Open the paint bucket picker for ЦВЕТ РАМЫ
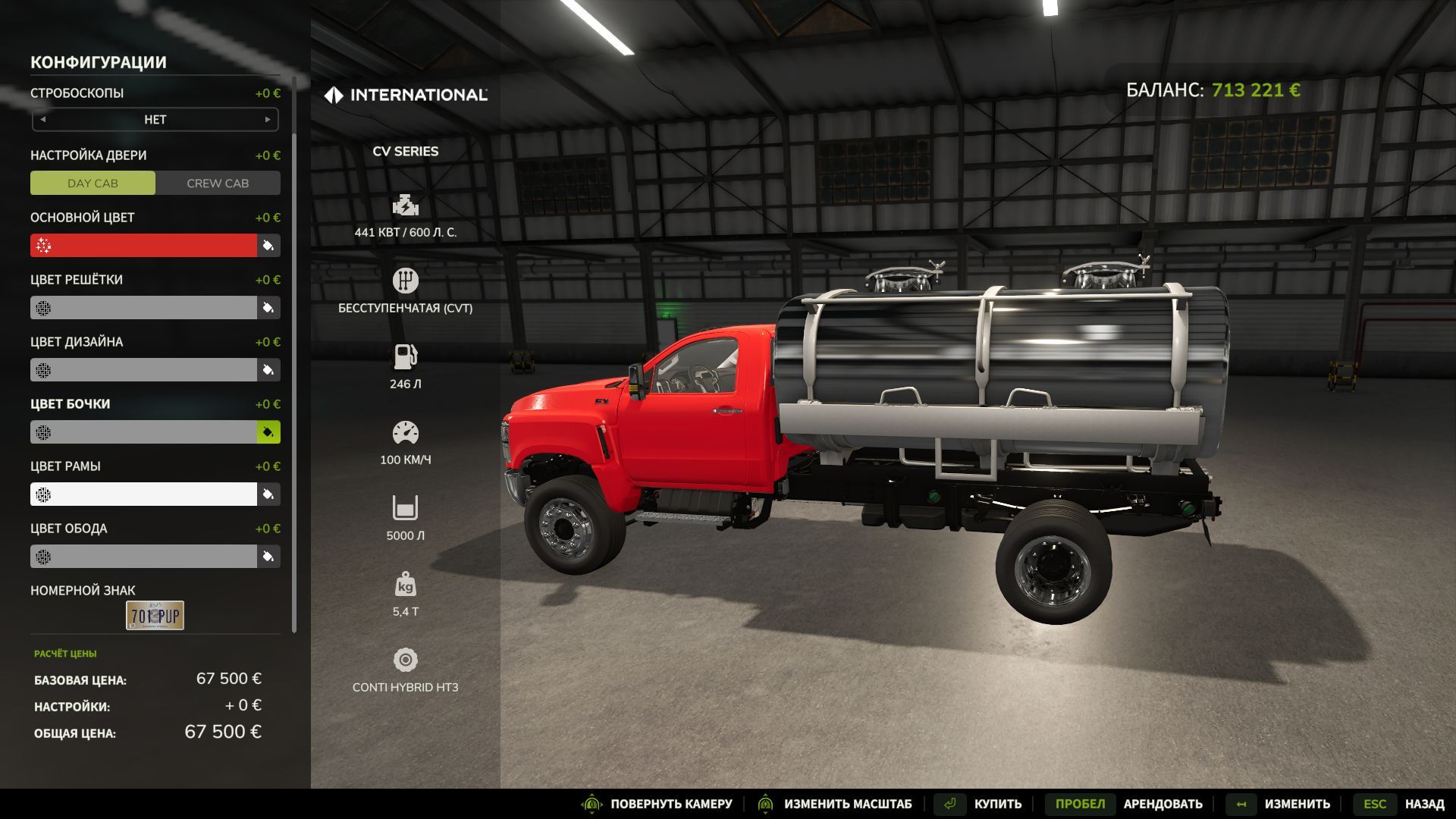The width and height of the screenshot is (1456, 819). click(268, 494)
